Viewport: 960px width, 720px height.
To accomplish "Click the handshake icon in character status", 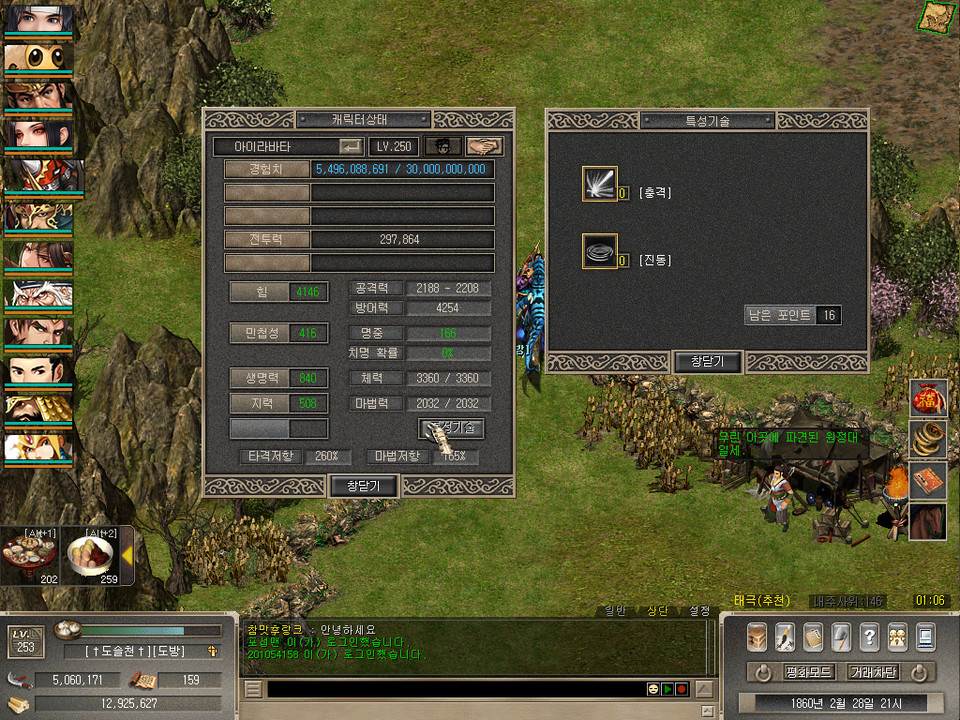I will coord(485,146).
